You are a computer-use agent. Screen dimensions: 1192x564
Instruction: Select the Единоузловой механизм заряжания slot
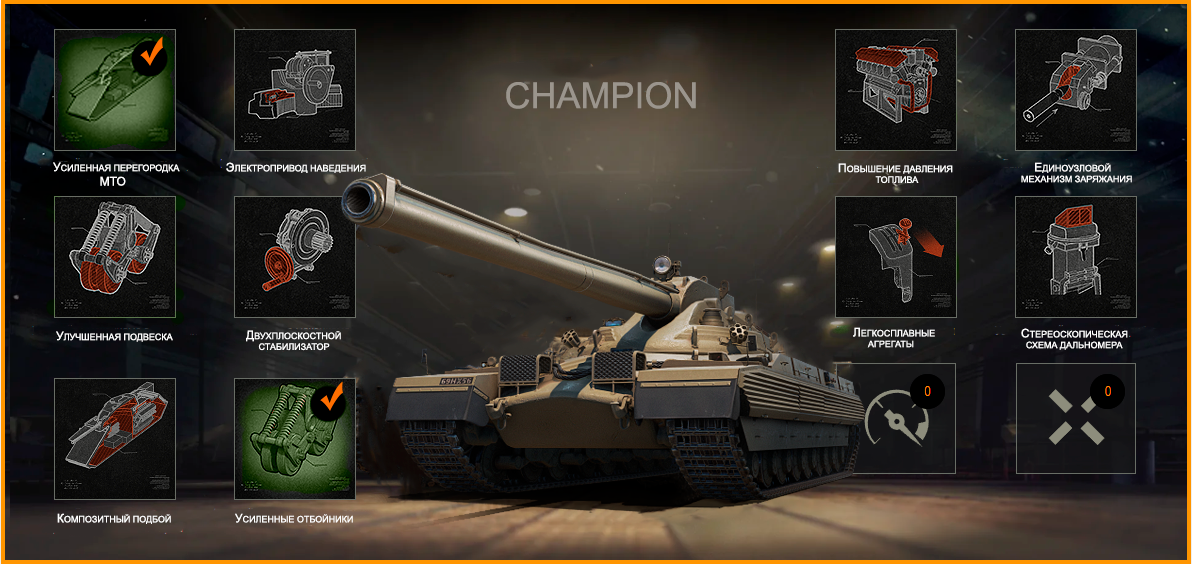1076,90
